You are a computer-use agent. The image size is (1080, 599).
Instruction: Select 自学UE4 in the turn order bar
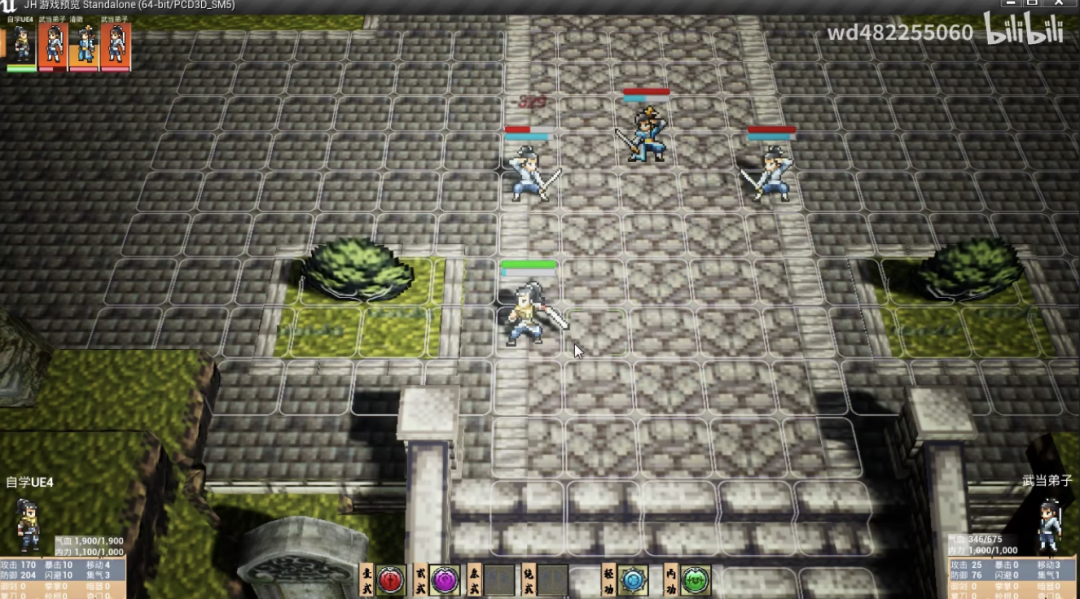[22, 45]
